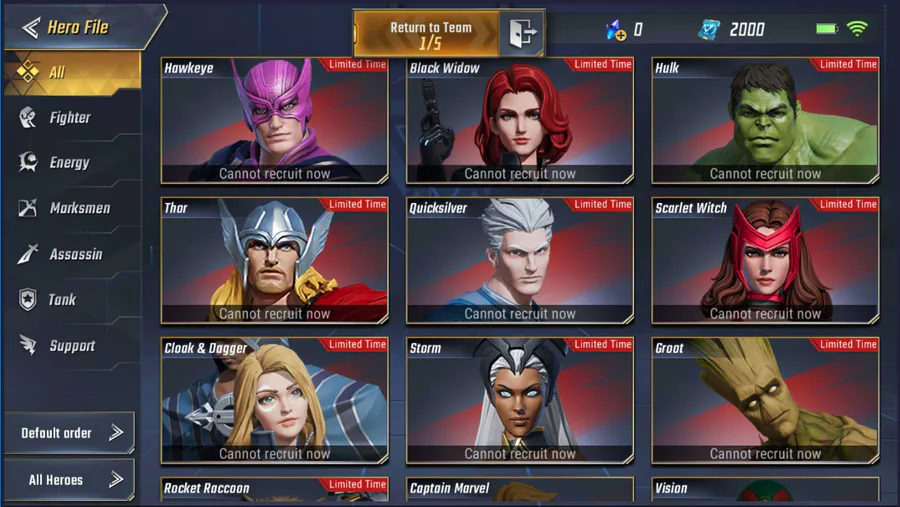View the Storm hero card
This screenshot has width=900, height=507.
(520, 401)
